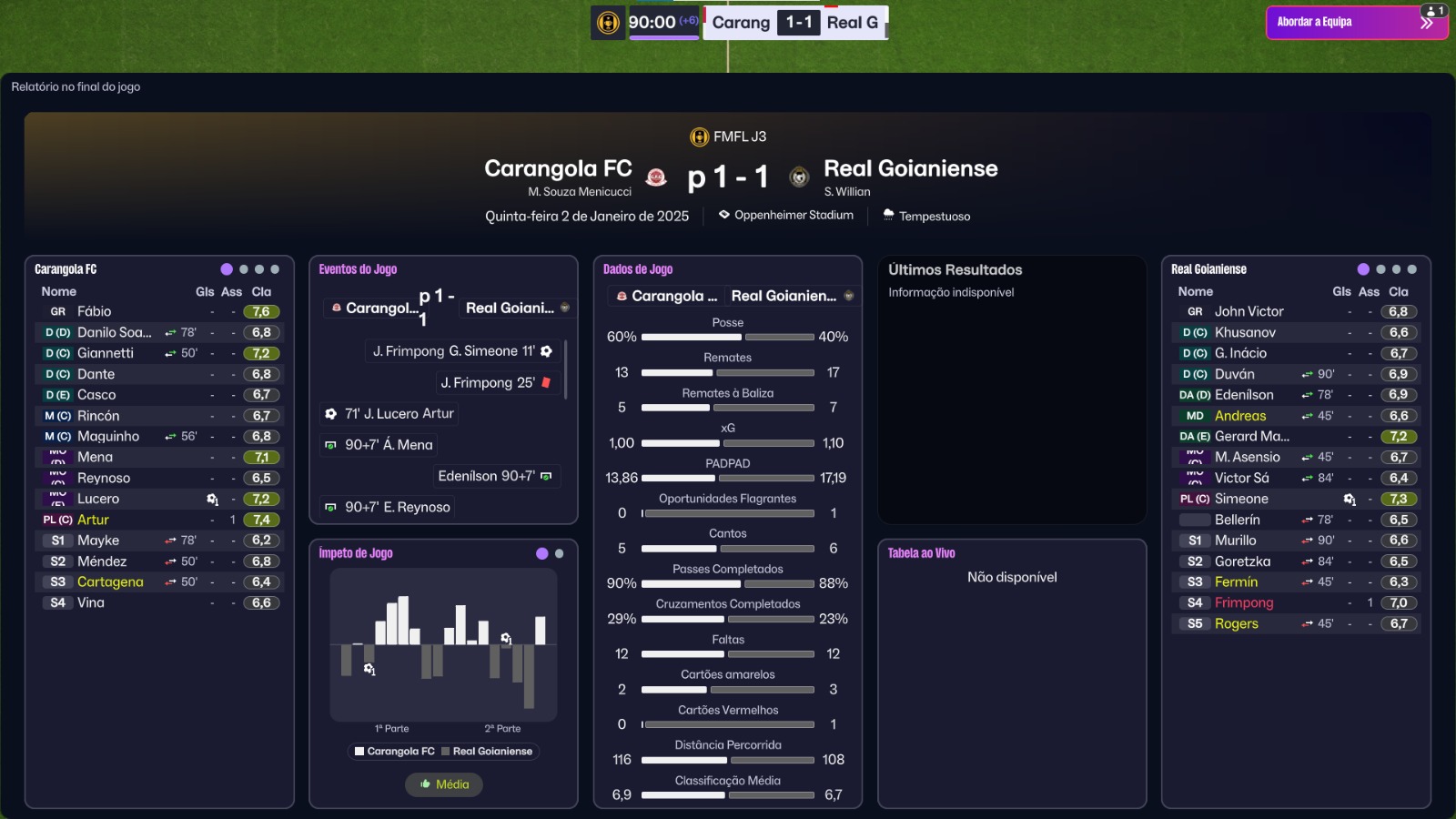Open manager M. Souza Menicucci's profile
1456x819 pixels.
(x=580, y=192)
